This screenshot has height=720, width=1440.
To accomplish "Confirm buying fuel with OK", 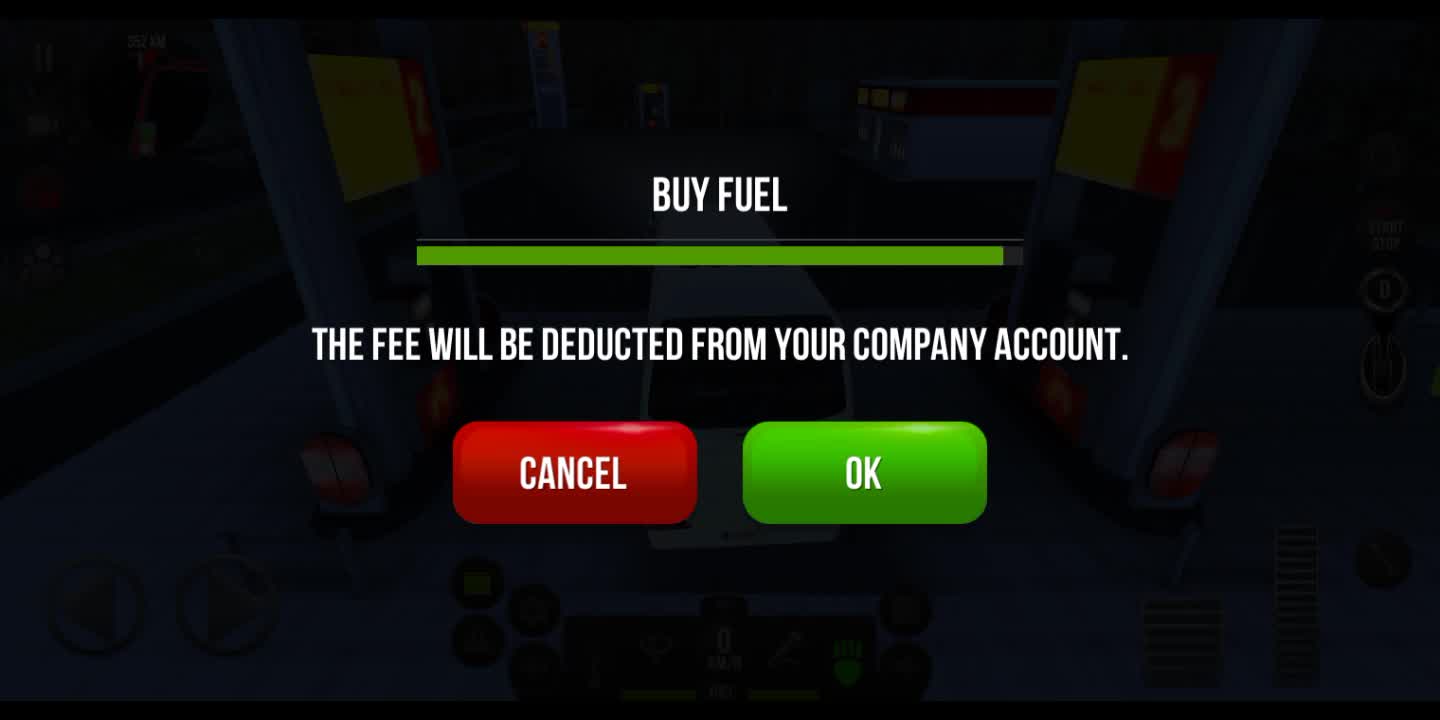I will coord(864,473).
